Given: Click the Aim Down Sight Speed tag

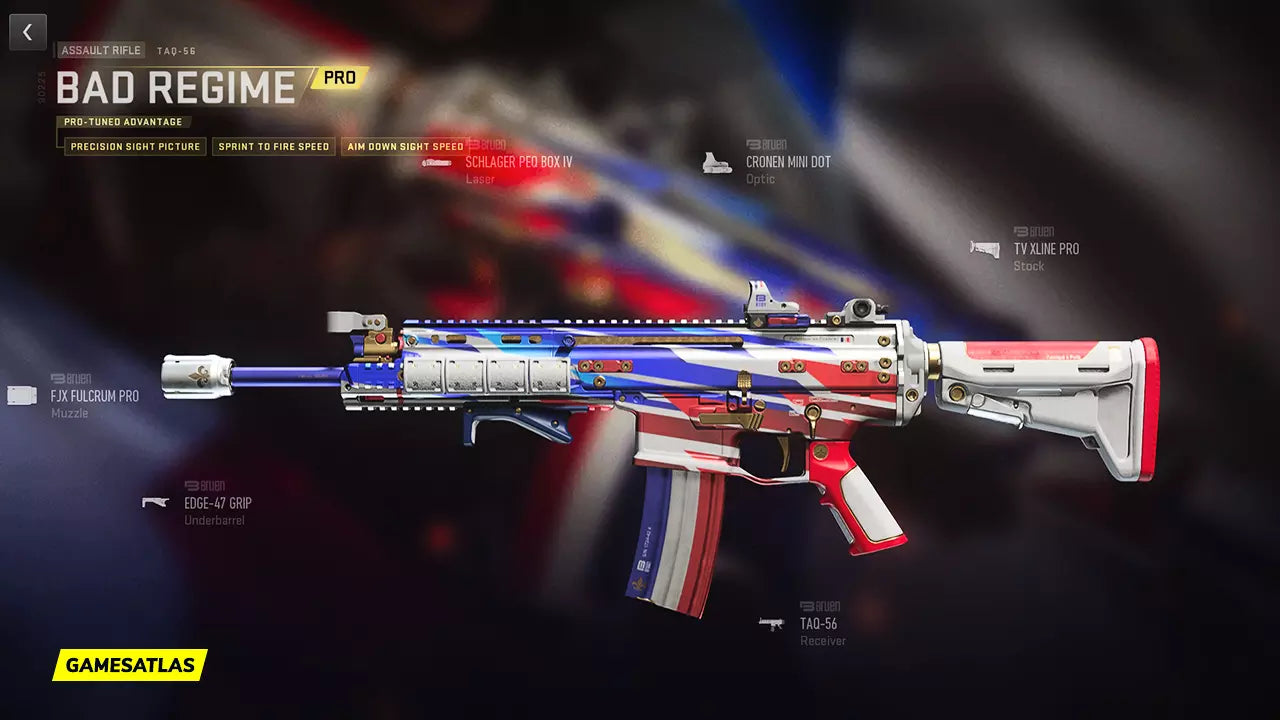Looking at the screenshot, I should tap(405, 147).
